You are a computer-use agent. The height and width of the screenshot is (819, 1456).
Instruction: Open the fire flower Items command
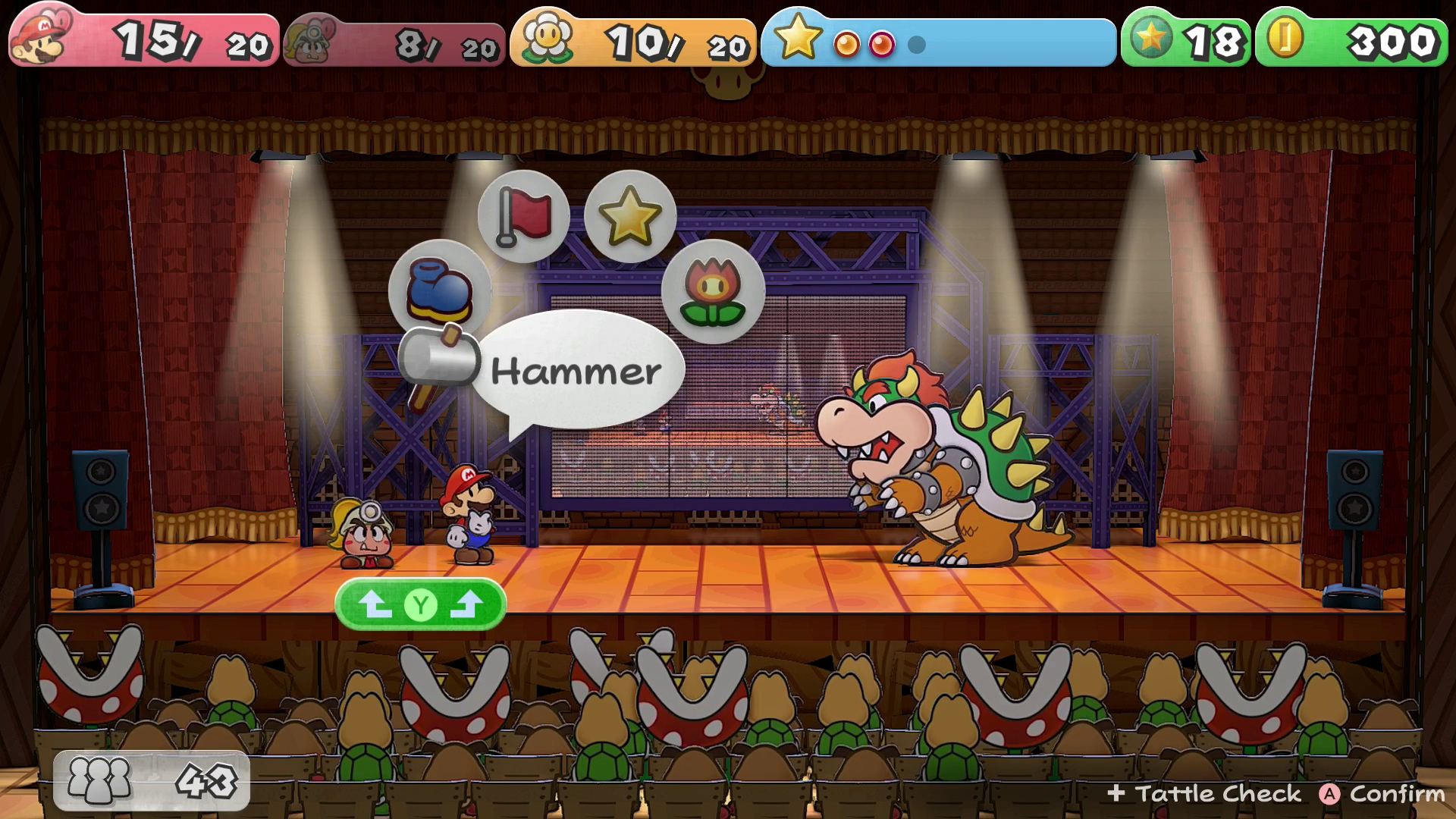click(712, 292)
